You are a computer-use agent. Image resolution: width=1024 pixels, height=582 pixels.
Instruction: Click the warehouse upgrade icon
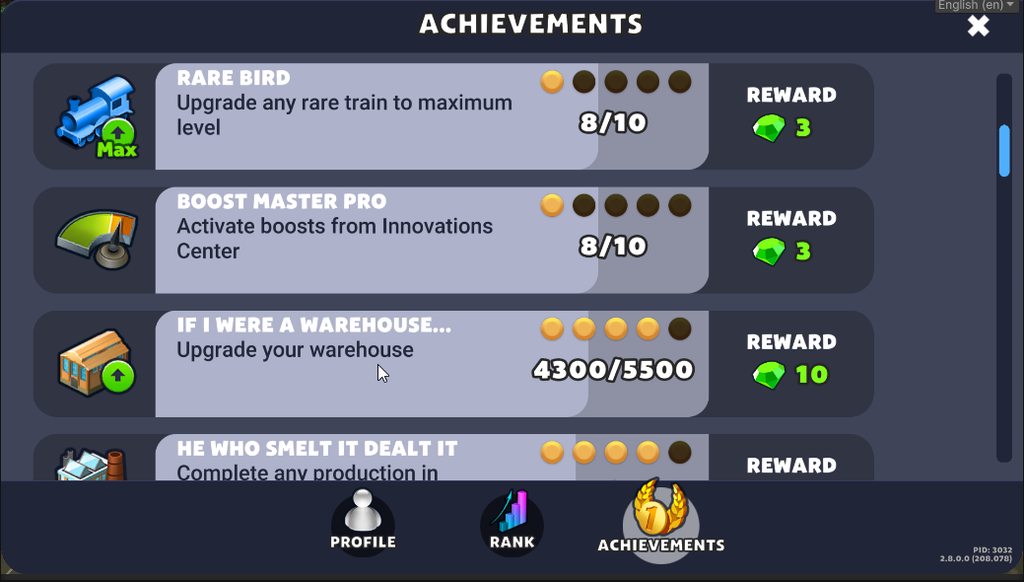pyautogui.click(x=97, y=363)
